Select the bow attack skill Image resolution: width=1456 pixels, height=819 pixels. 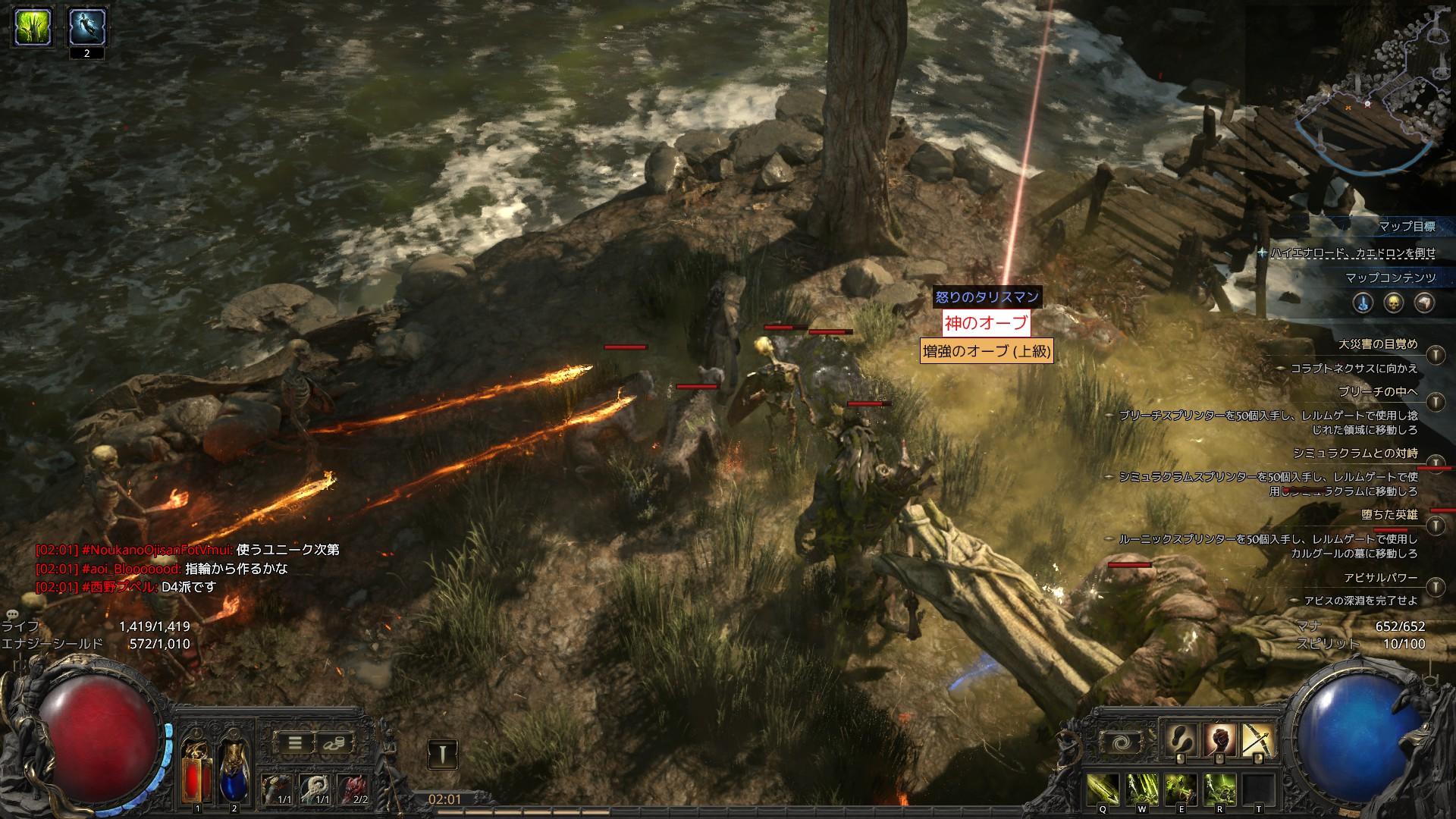[1259, 741]
